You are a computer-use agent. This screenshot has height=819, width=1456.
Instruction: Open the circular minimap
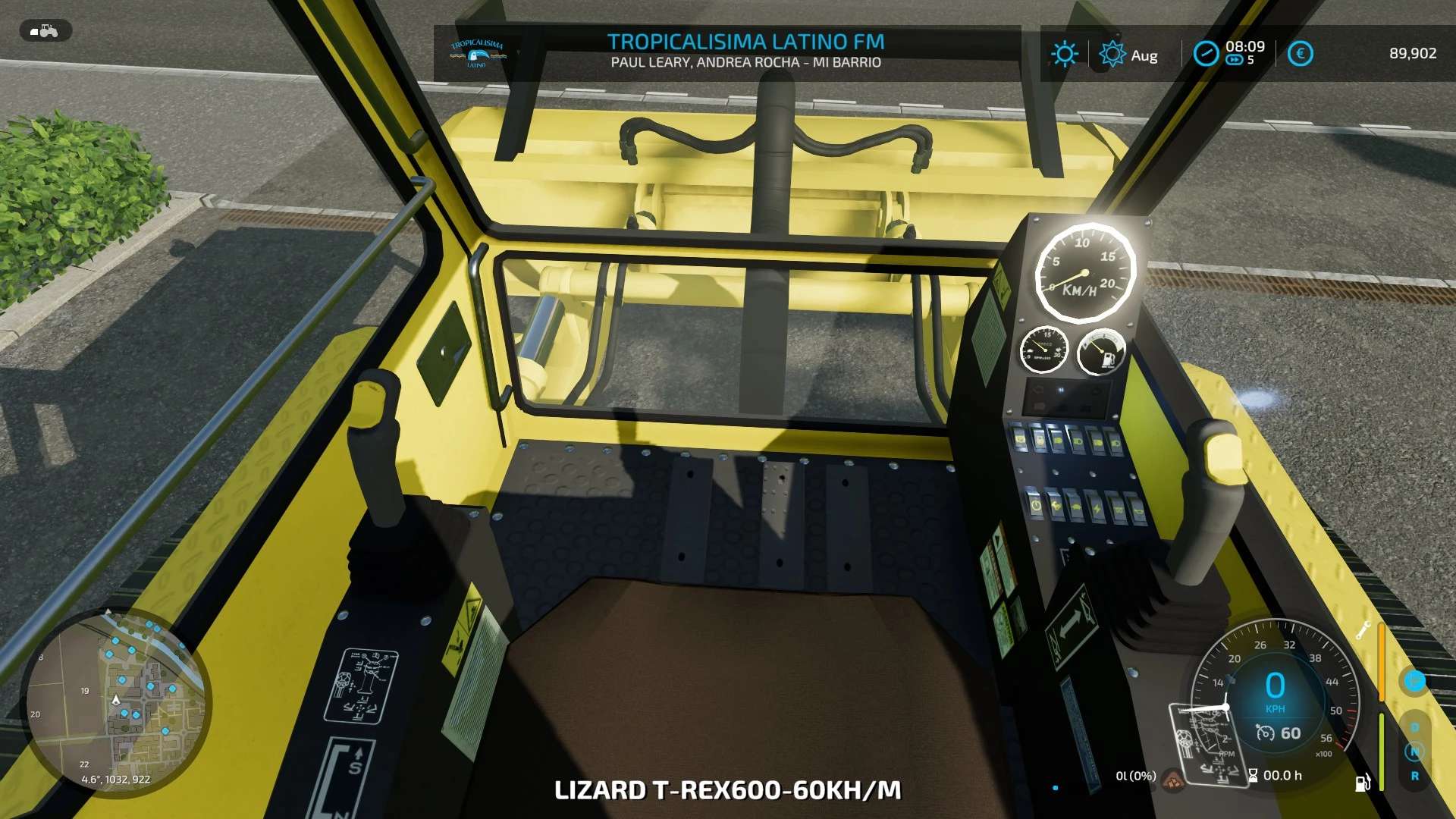click(115, 701)
